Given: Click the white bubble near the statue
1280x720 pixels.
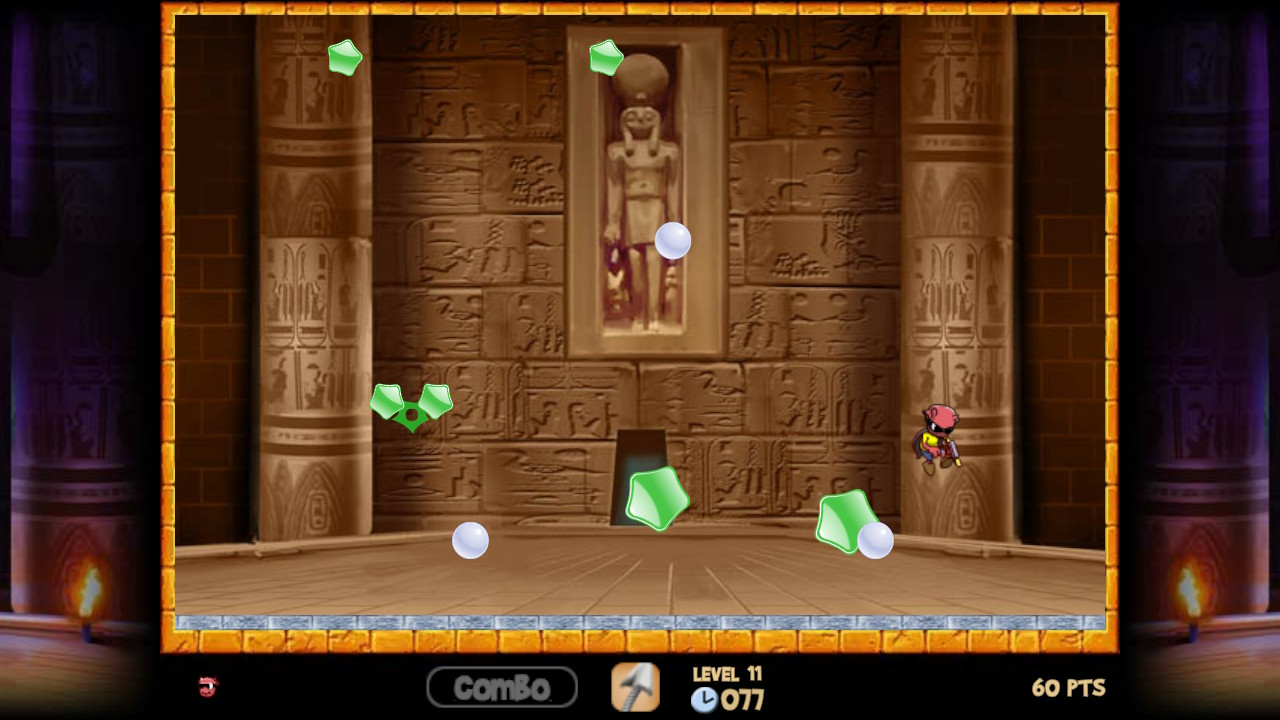Looking at the screenshot, I should [x=671, y=240].
